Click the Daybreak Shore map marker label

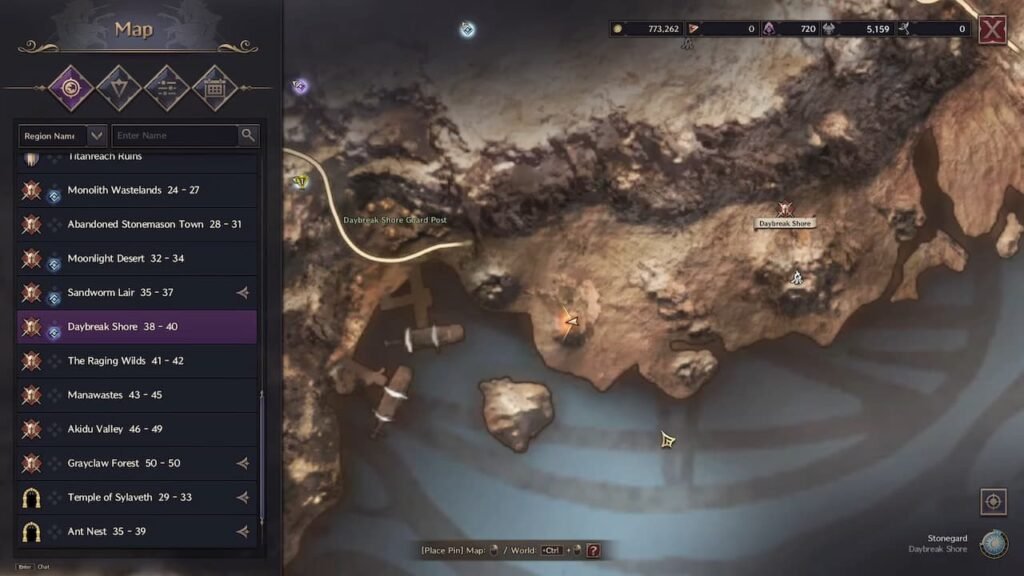[785, 223]
